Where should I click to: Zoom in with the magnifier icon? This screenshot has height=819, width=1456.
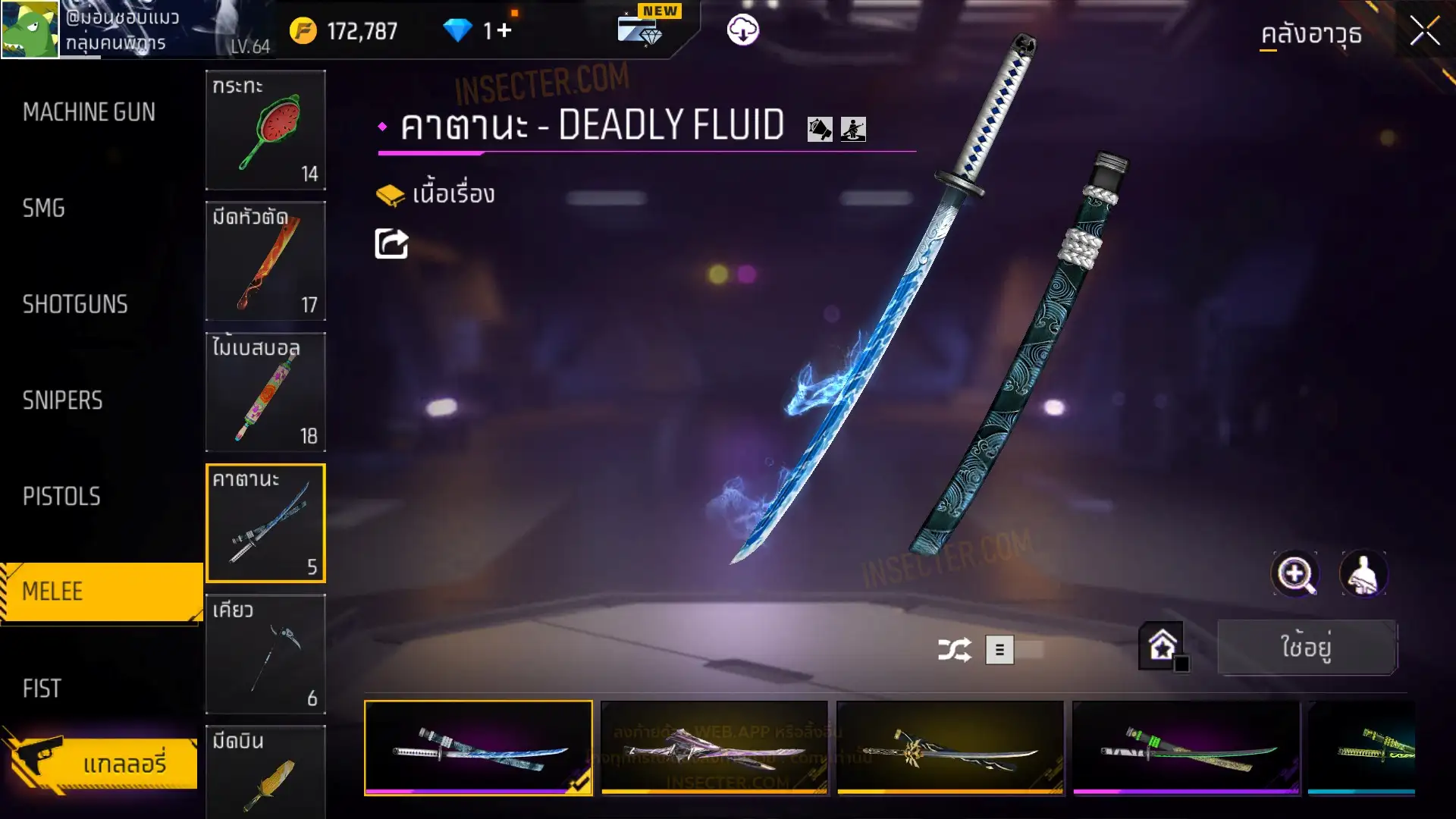1294,574
